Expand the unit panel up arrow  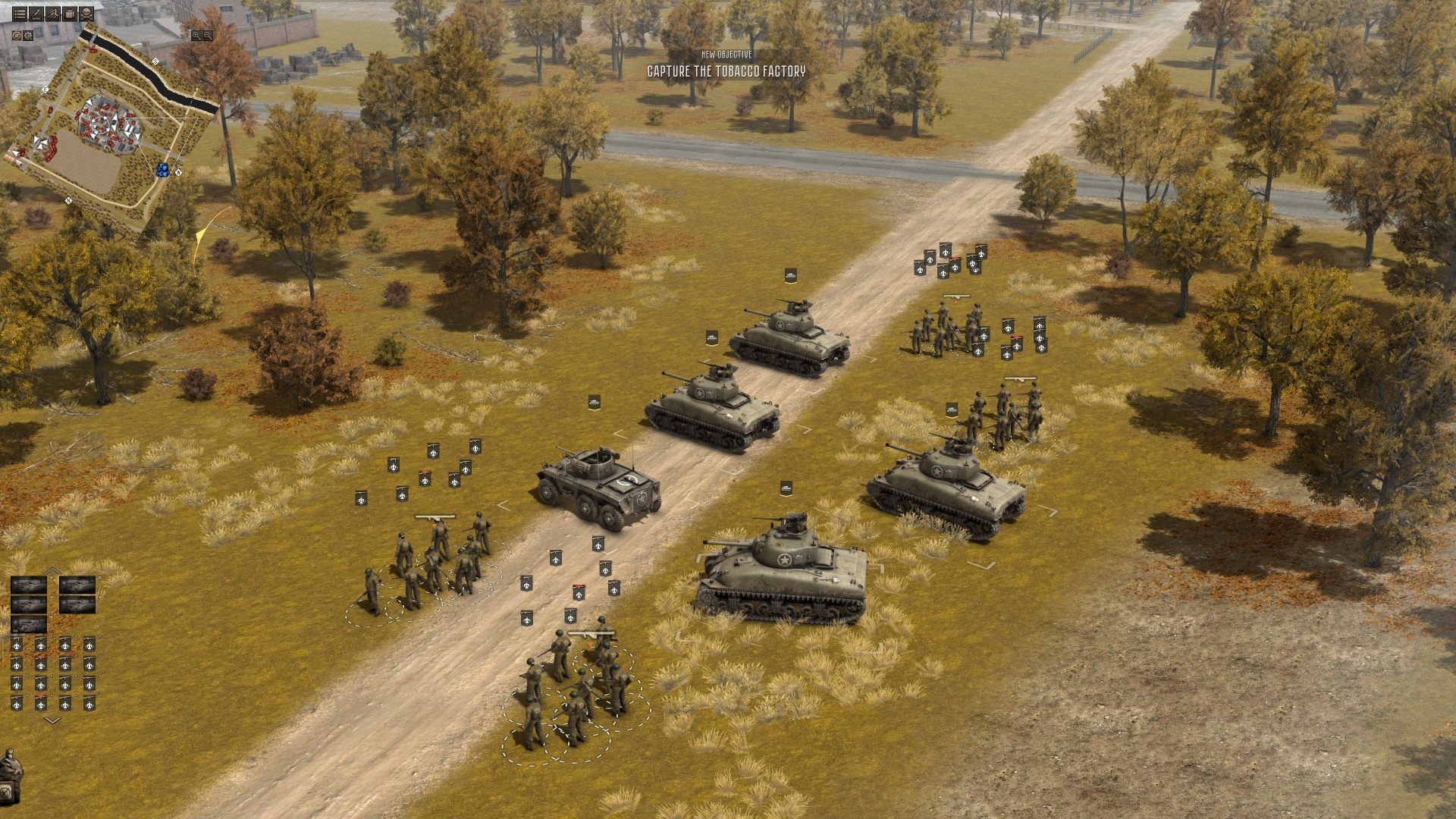[52, 570]
